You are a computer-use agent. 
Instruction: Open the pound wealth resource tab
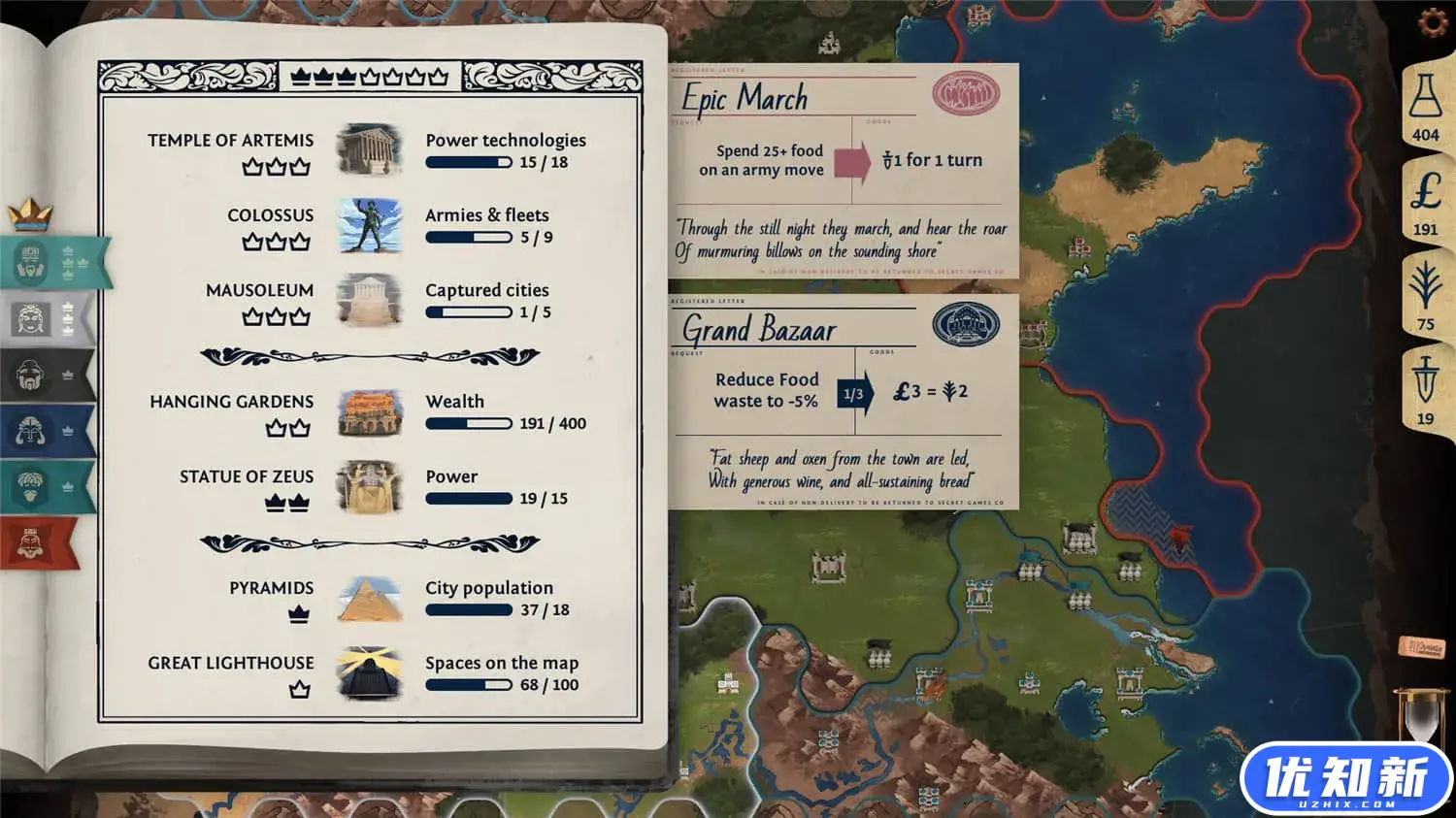1425,200
